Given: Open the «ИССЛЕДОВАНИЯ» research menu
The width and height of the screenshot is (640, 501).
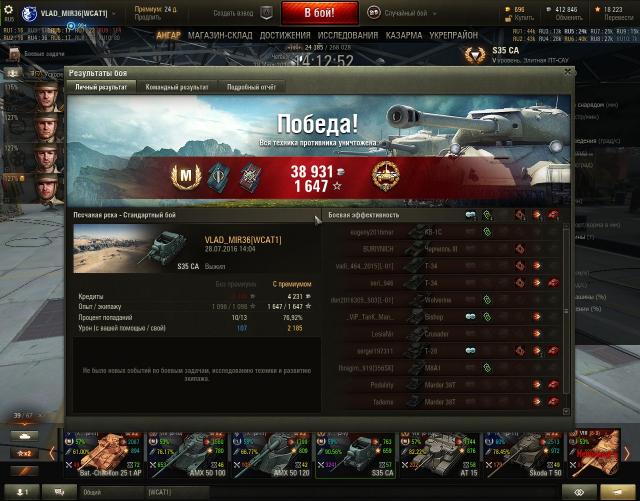Looking at the screenshot, I should click(348, 35).
